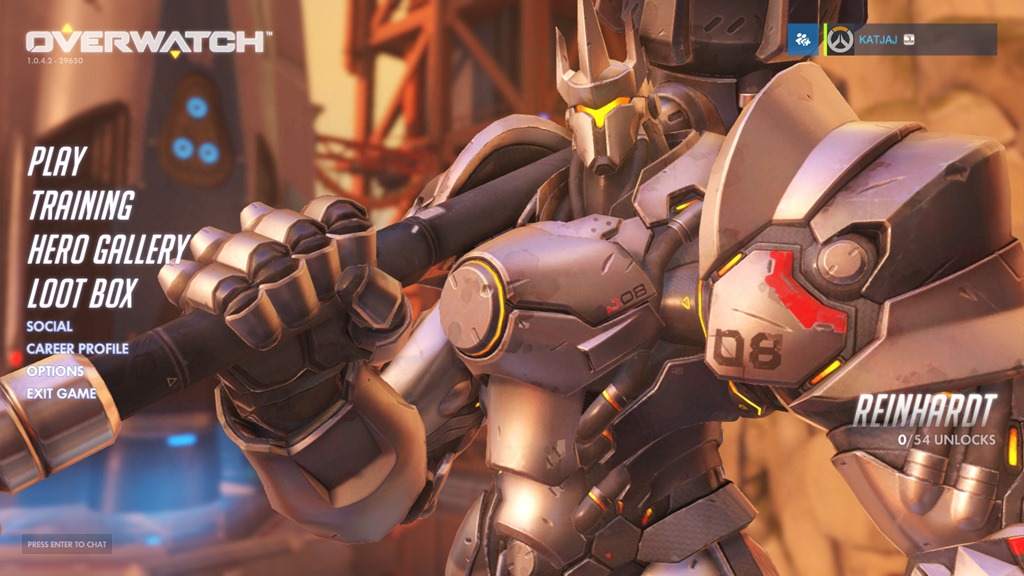Activate the chat box prompt

pyautogui.click(x=67, y=544)
